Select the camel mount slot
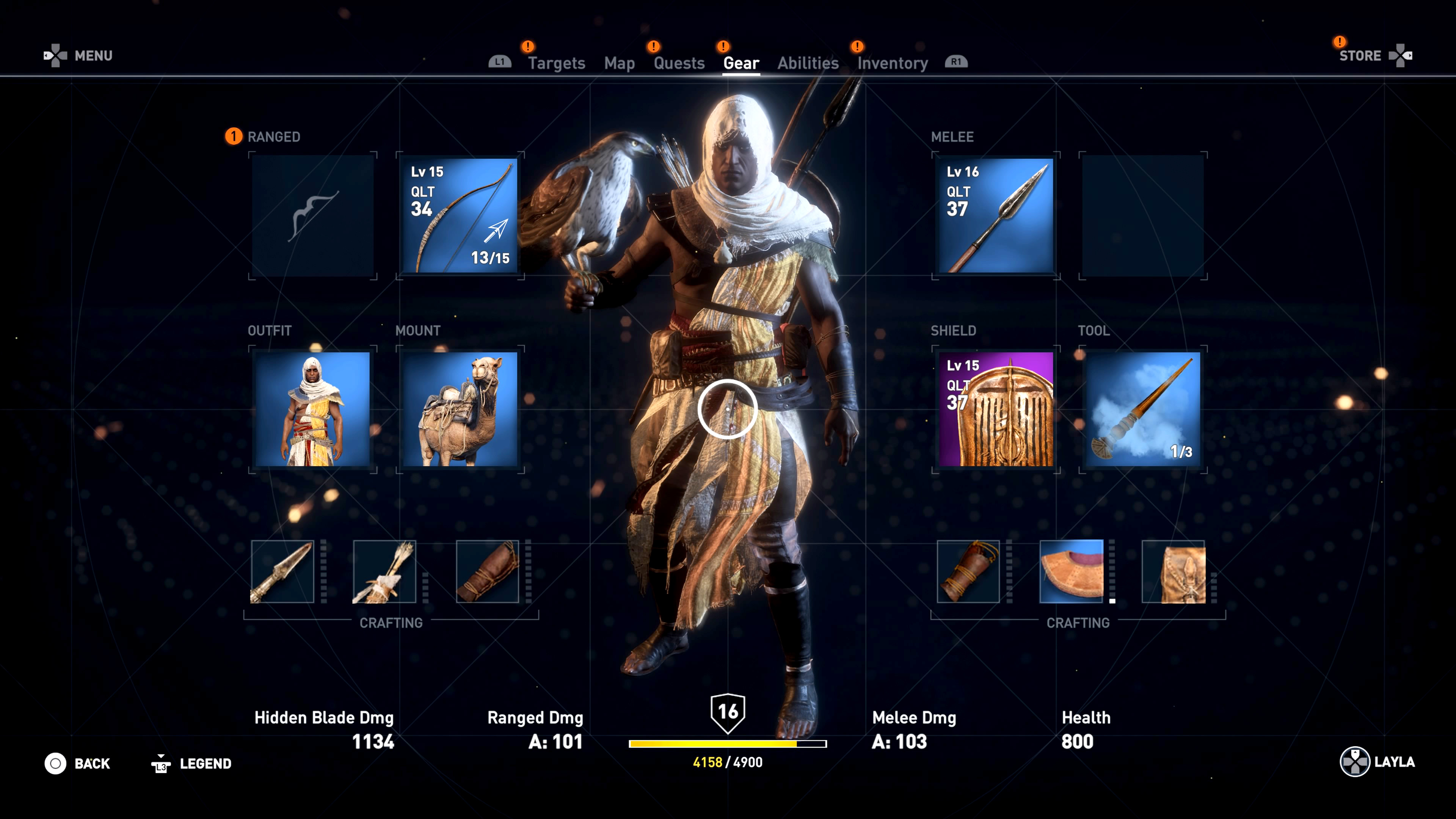This screenshot has width=1456, height=819. [x=460, y=409]
